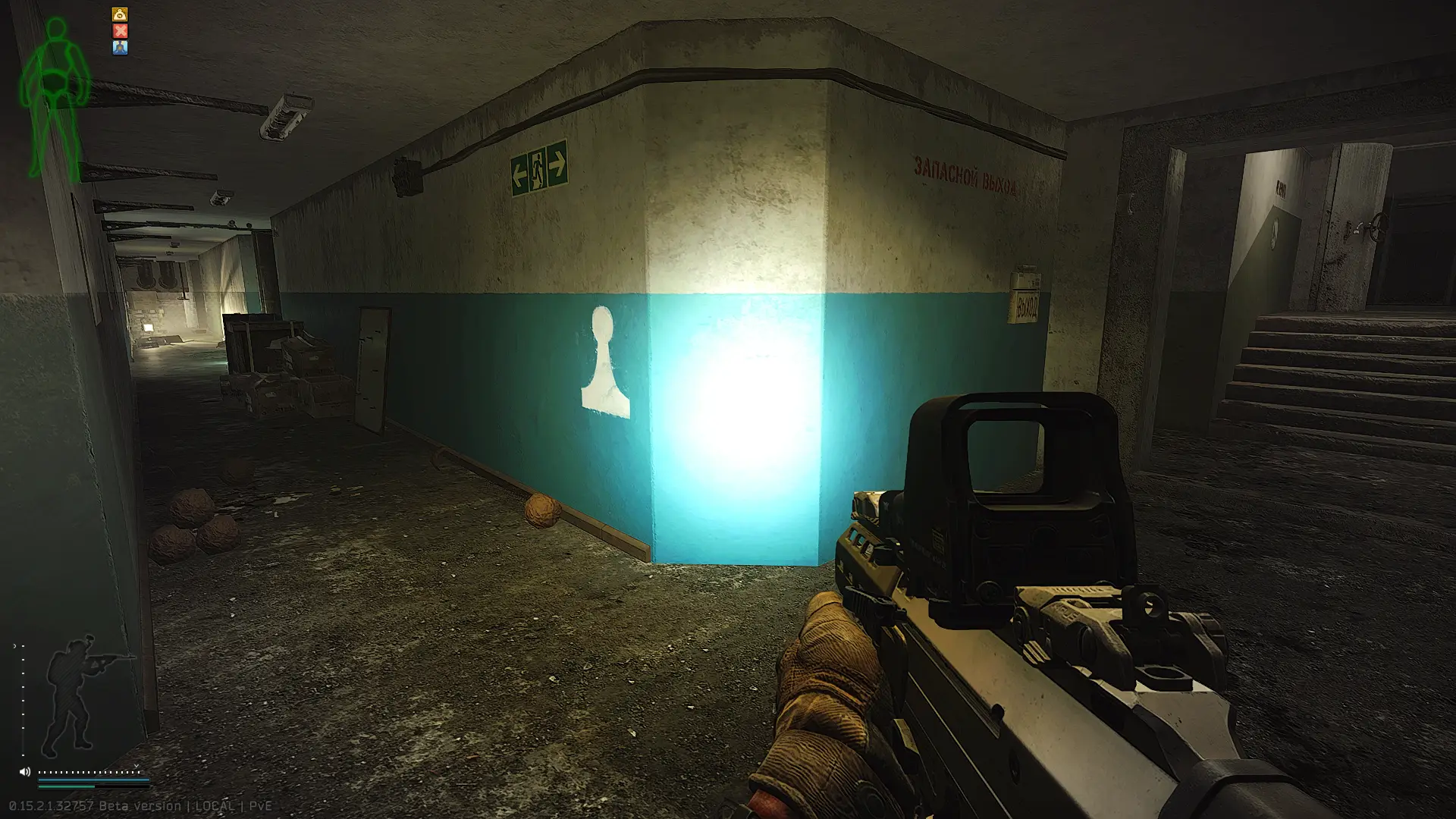The height and width of the screenshot is (819, 1456).
Task: Toggle the dotted noise level meter
Action: point(89,772)
